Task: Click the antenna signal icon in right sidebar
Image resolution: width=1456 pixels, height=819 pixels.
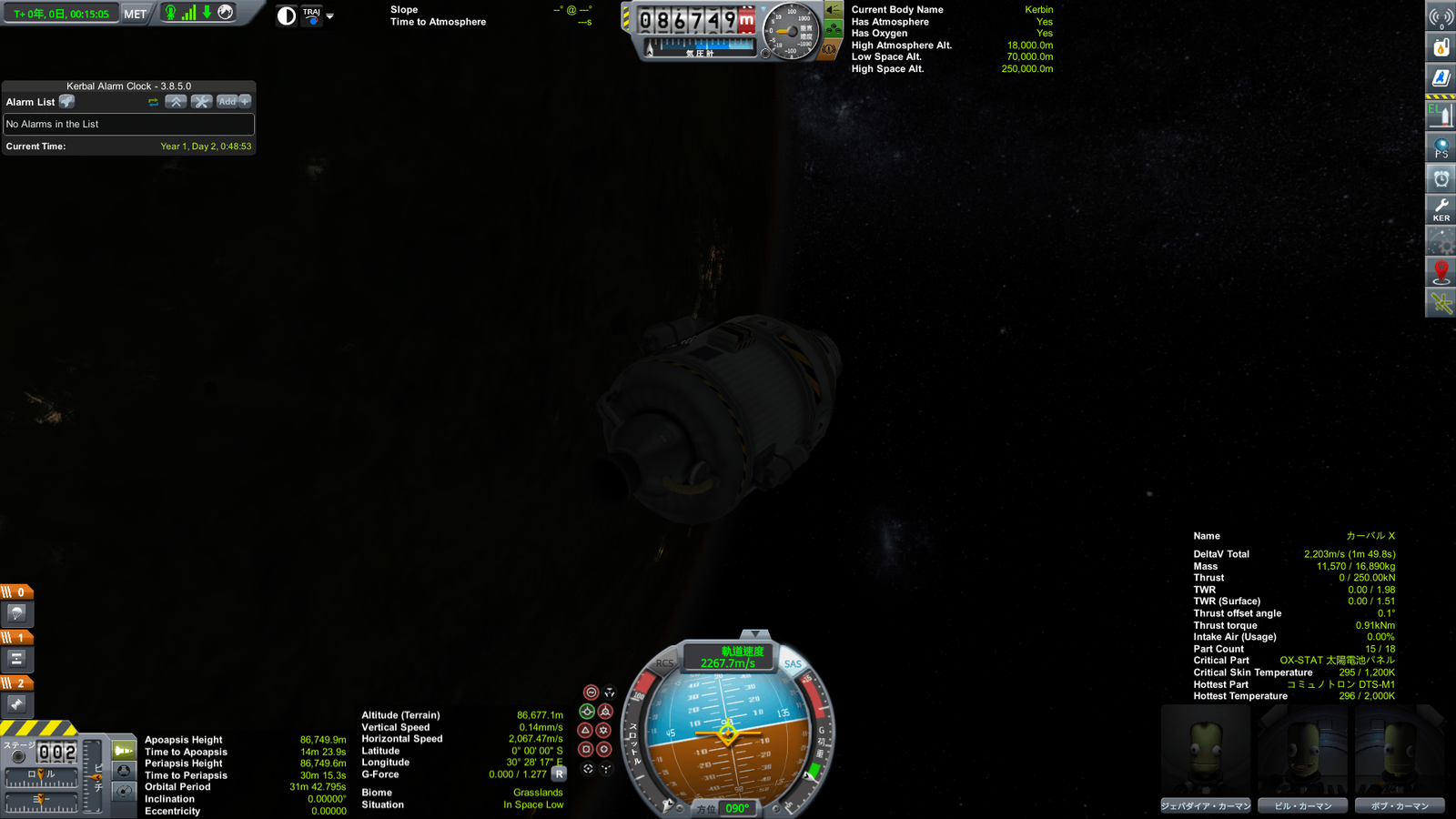Action: coord(1441,15)
